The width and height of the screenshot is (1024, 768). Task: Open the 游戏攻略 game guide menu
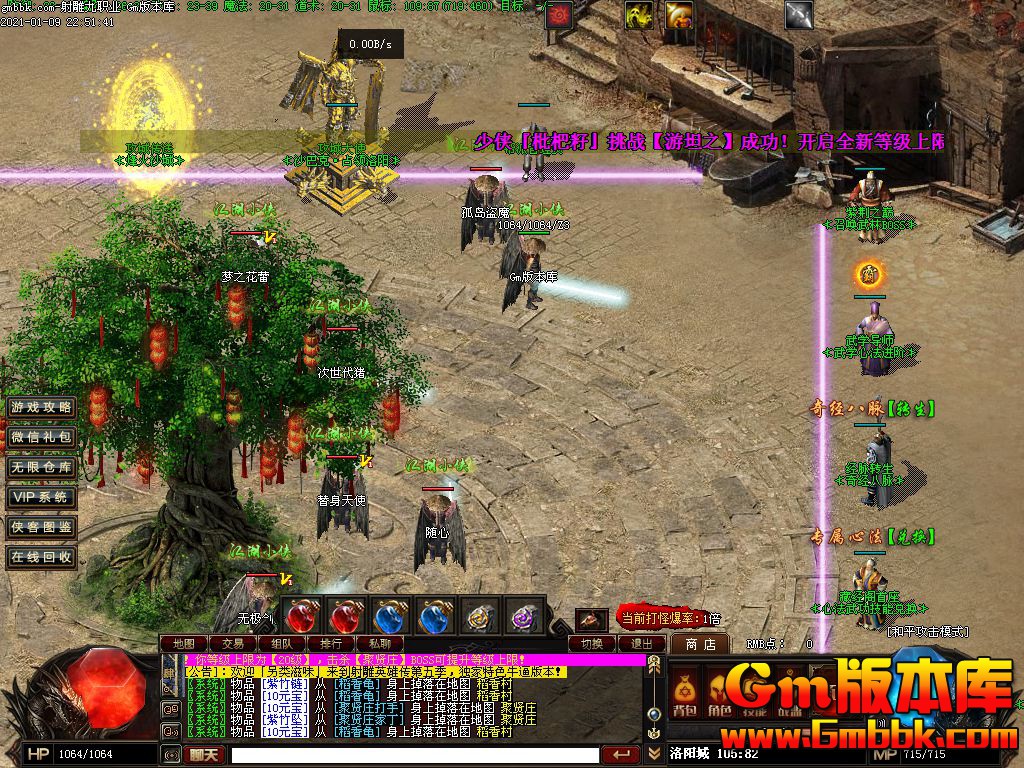41,407
